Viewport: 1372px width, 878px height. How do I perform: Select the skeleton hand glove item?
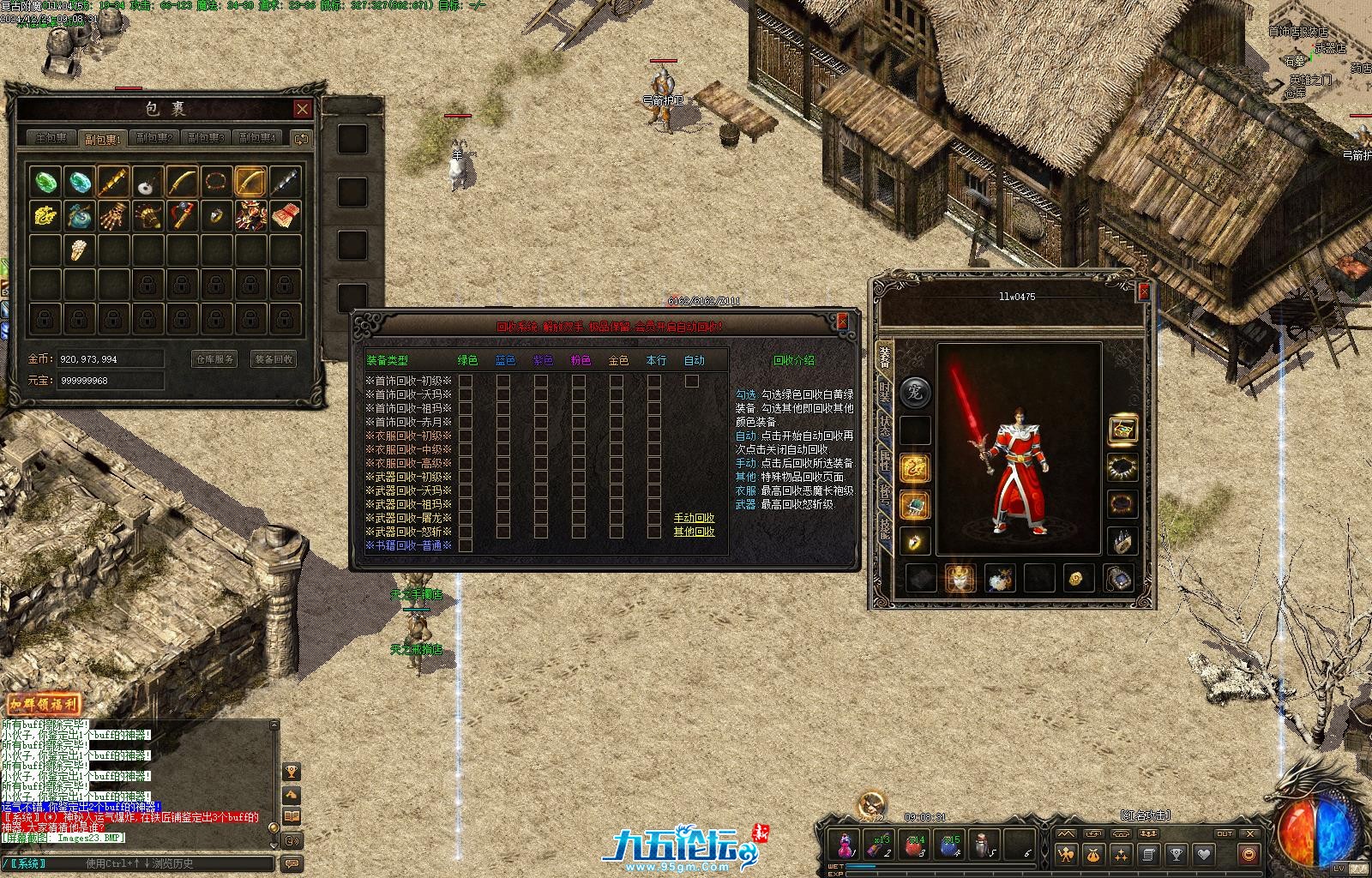(x=112, y=215)
